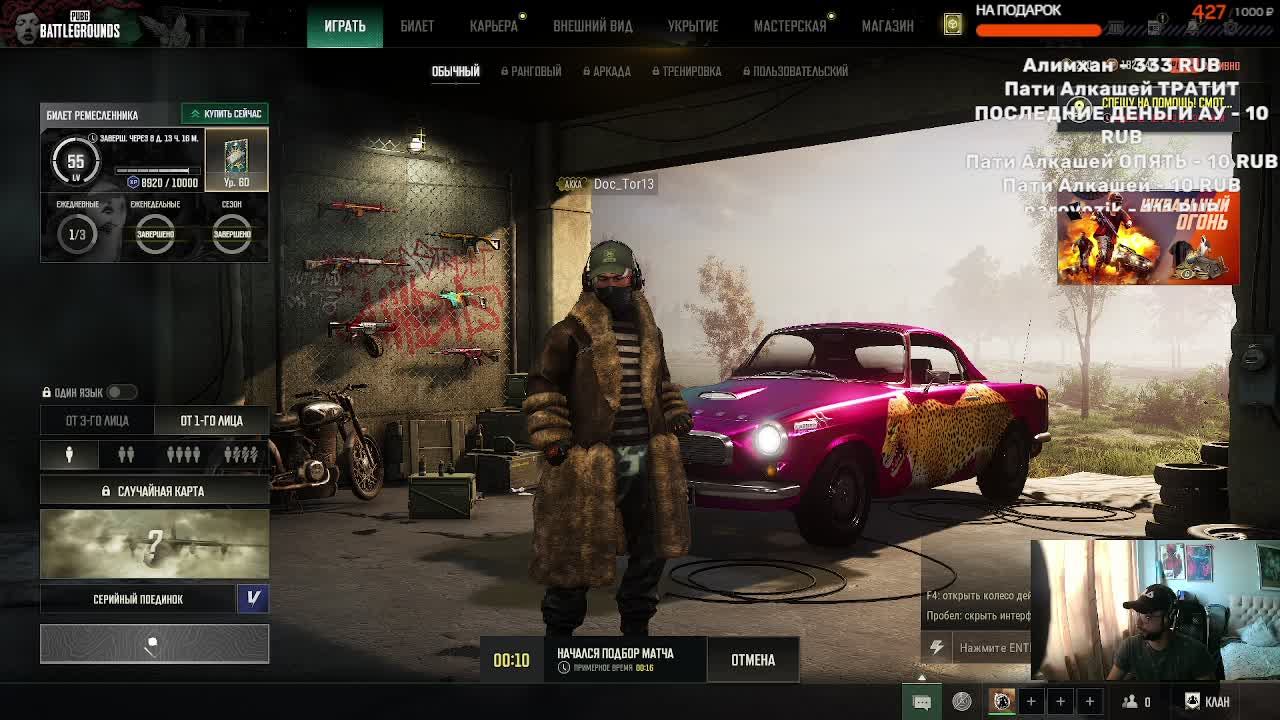Viewport: 1280px width, 720px height.
Task: Choose the ОТ 3-ГО ЛИЦА perspective
Action: click(x=97, y=421)
